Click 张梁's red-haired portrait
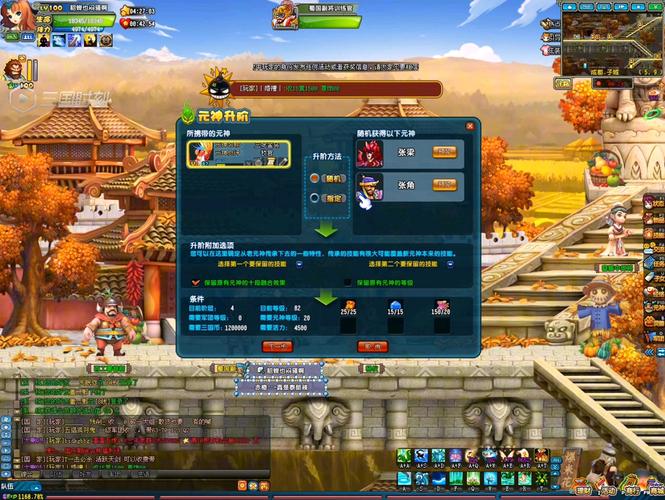 [370, 152]
